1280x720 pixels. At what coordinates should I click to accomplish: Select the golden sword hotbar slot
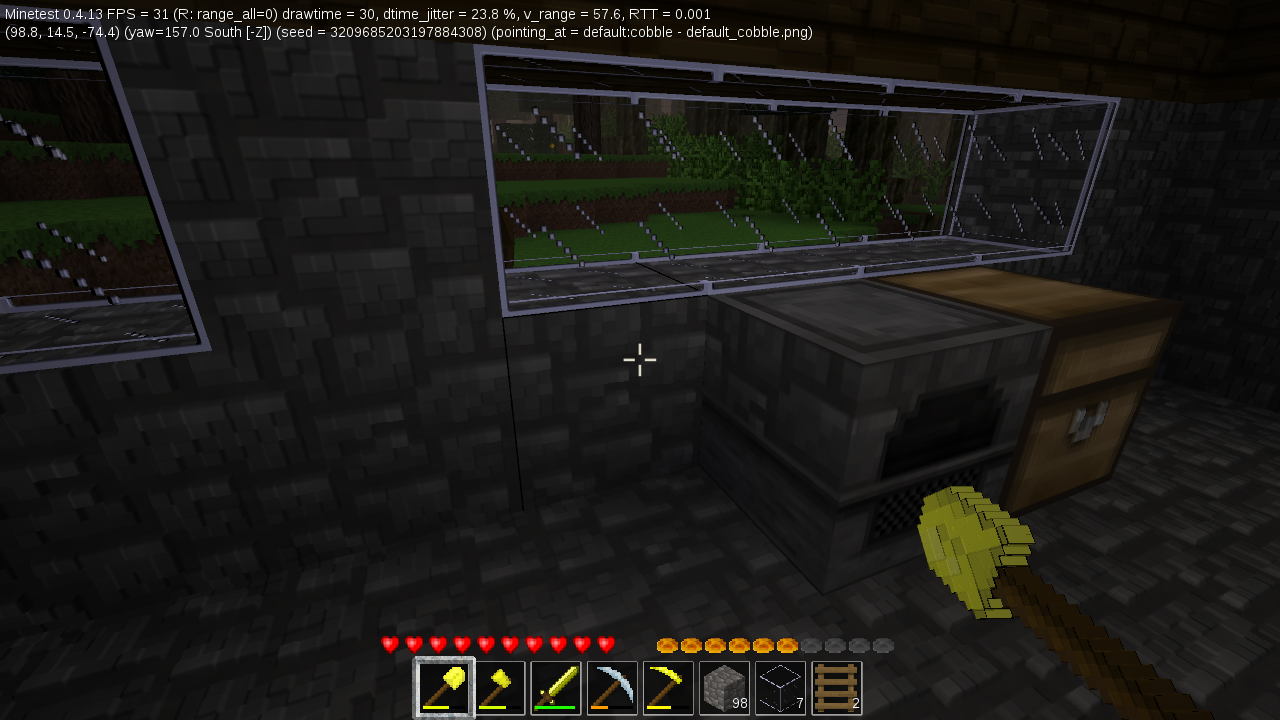(556, 686)
